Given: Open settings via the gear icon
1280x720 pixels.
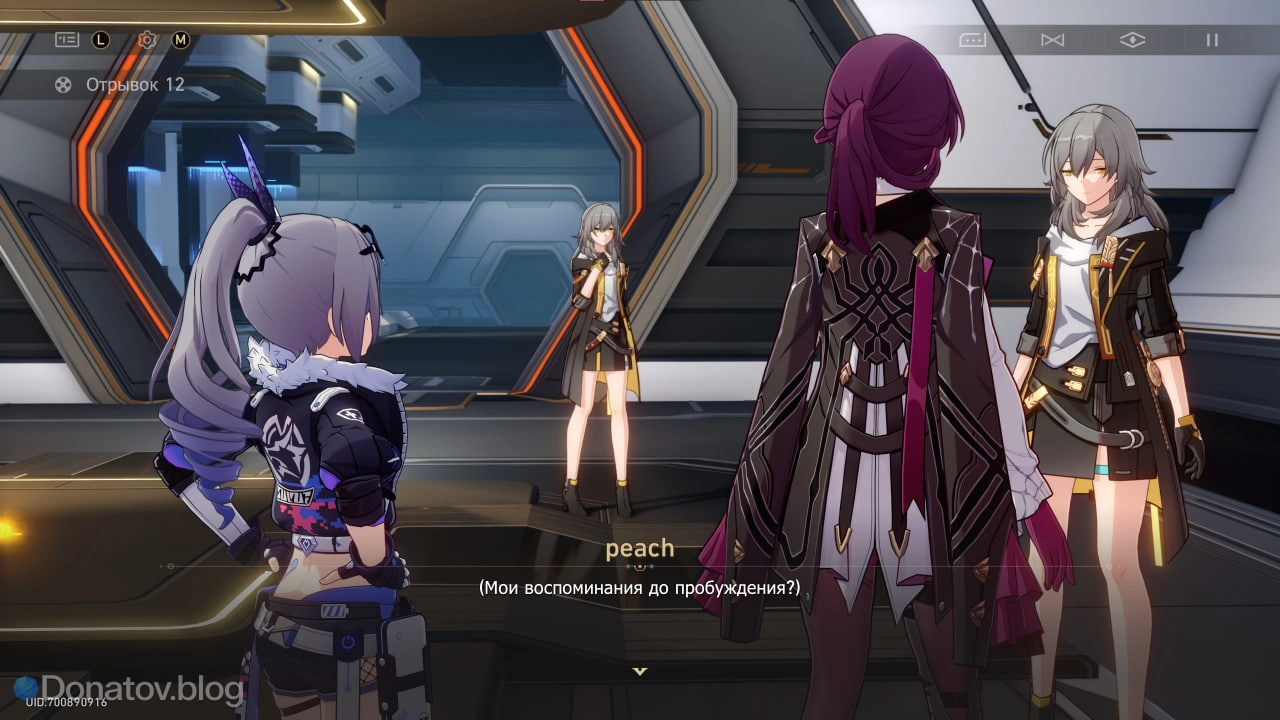Looking at the screenshot, I should tap(147, 40).
